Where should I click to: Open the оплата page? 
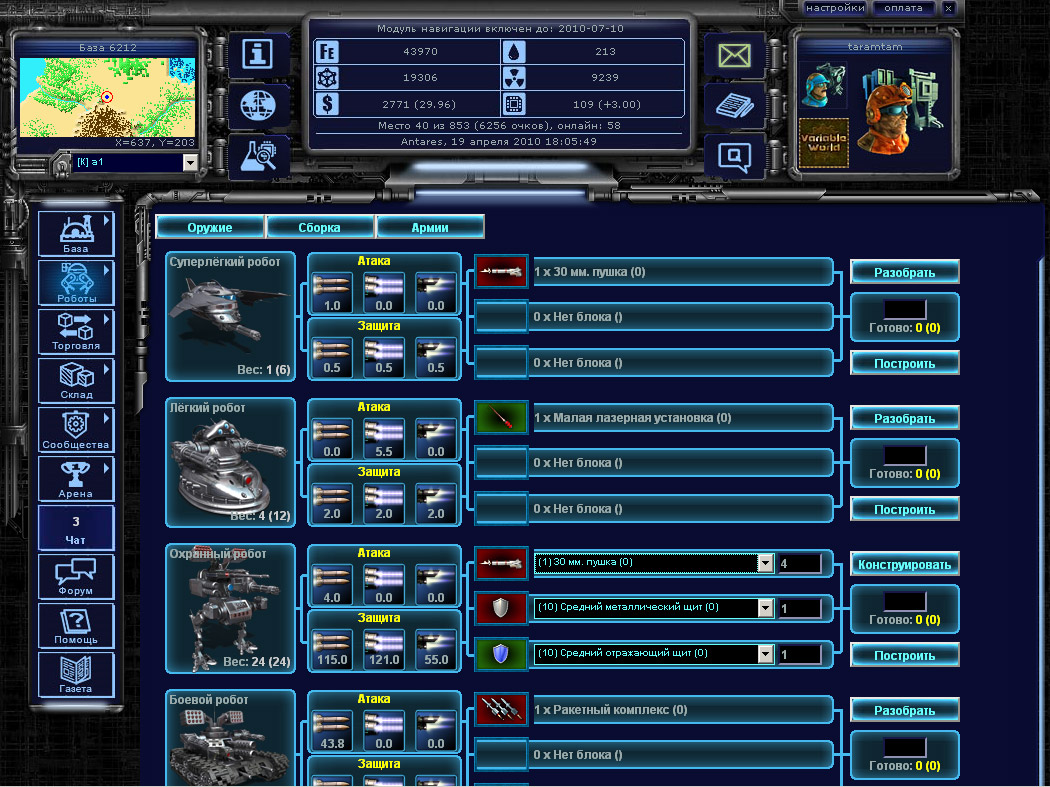[x=903, y=8]
